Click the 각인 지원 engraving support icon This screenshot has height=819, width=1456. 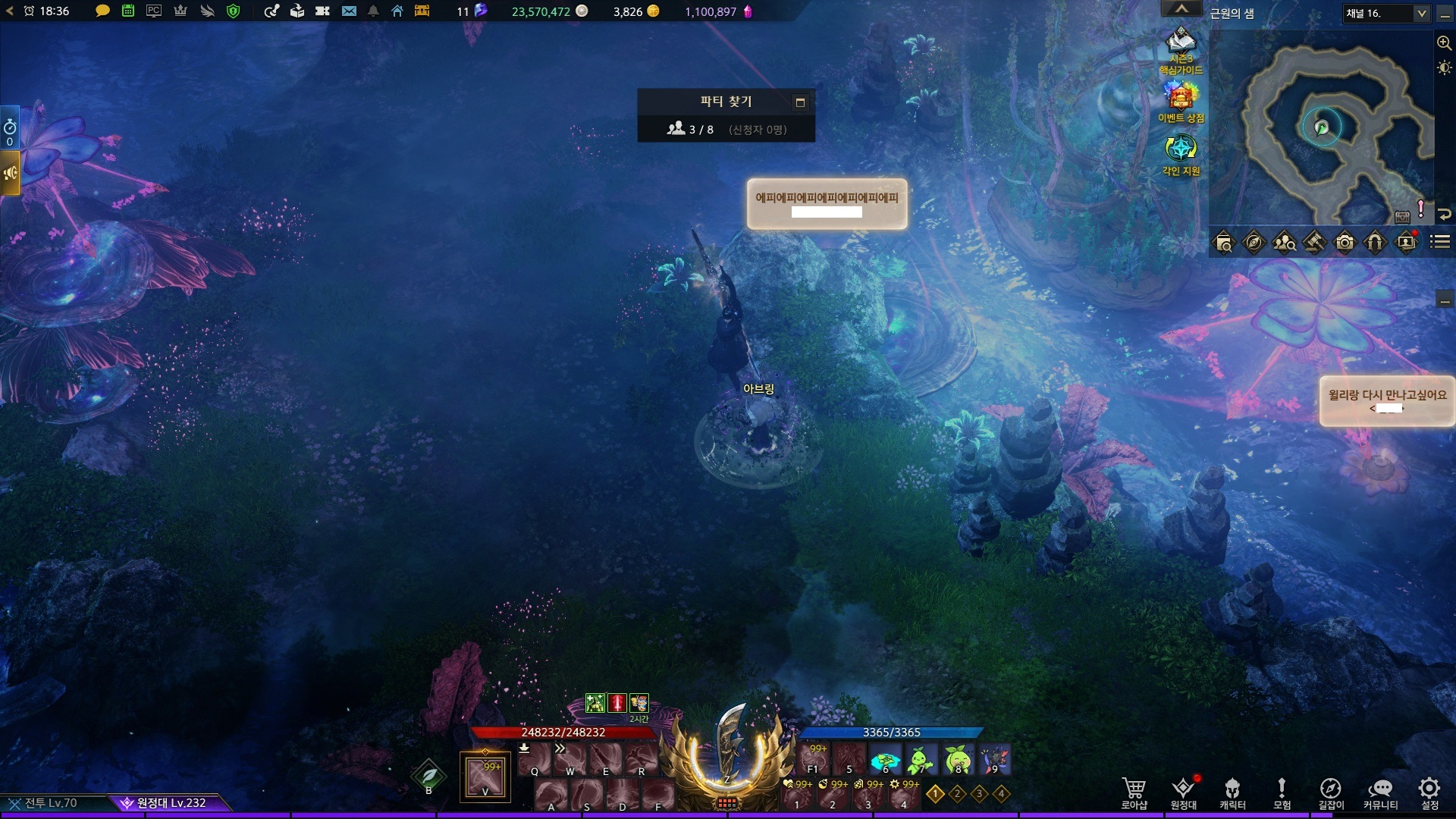[1181, 152]
